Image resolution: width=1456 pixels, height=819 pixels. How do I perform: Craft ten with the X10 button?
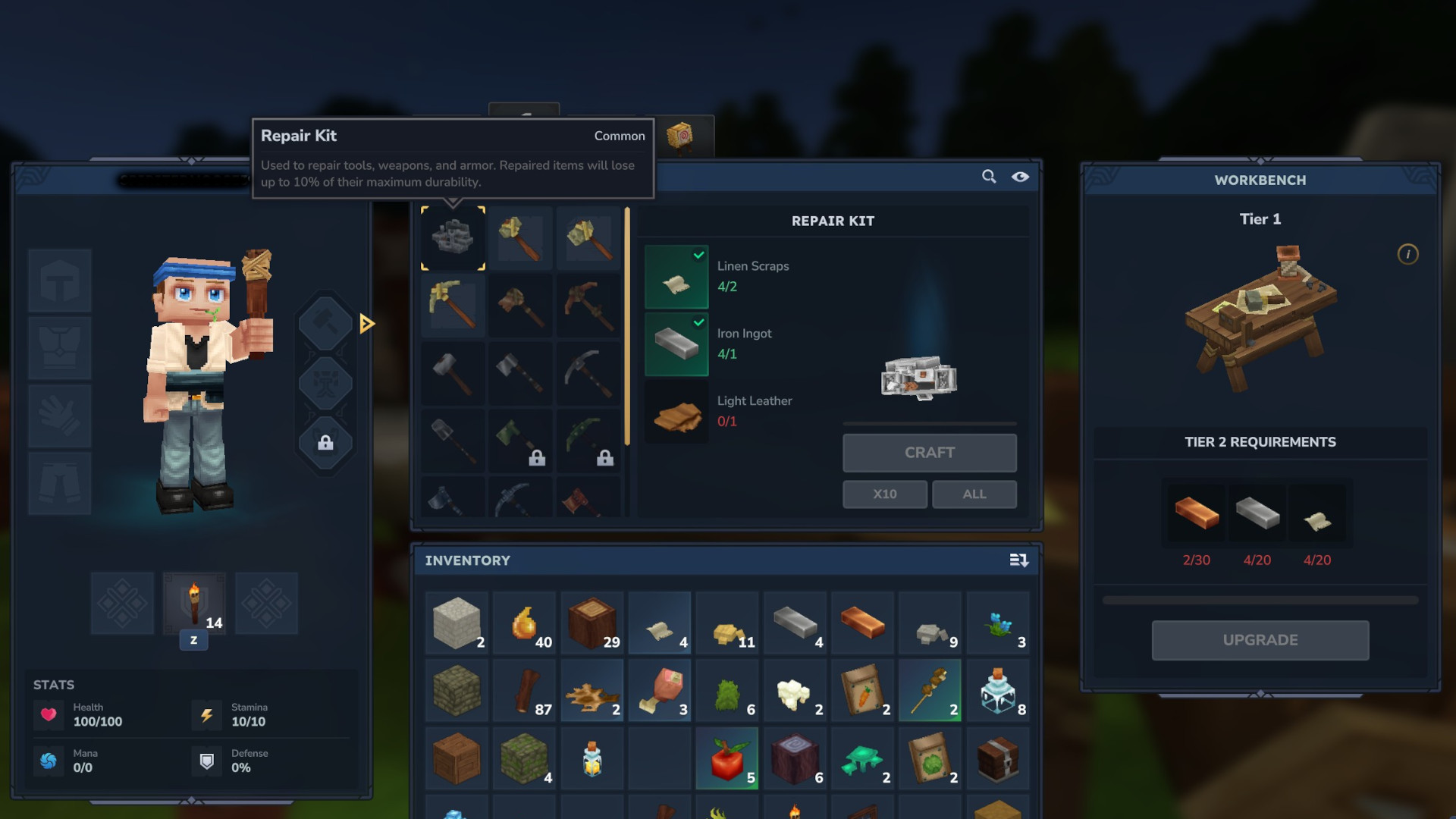(884, 494)
